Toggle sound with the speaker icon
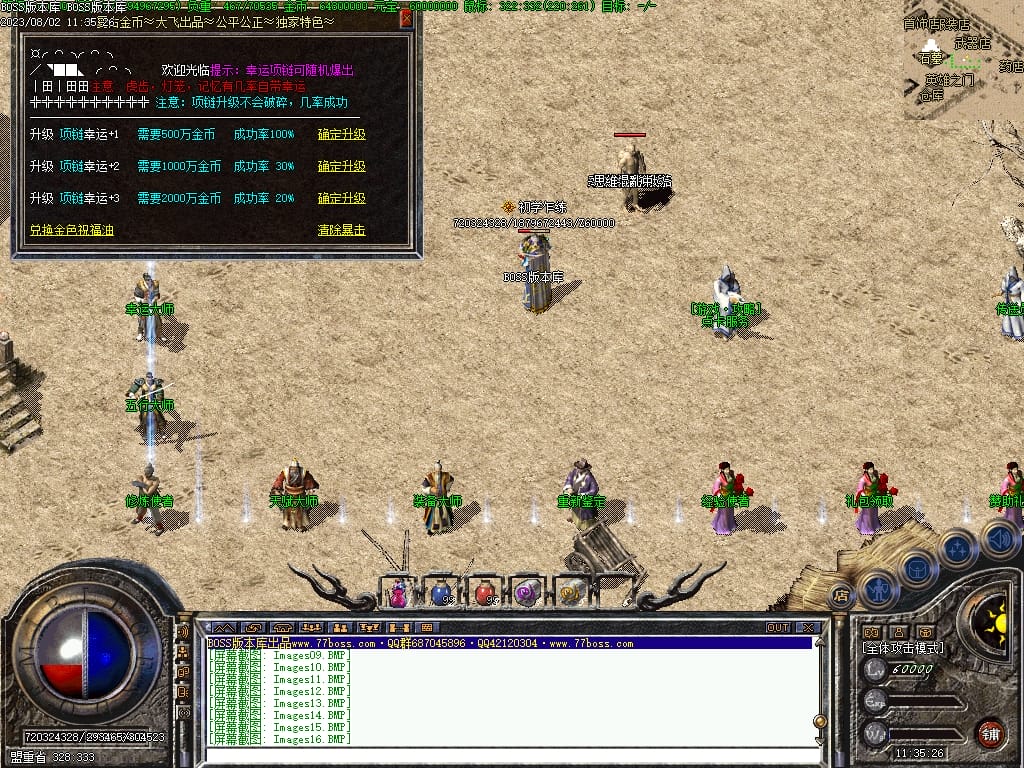Screen dimensions: 1024x768 (999, 539)
